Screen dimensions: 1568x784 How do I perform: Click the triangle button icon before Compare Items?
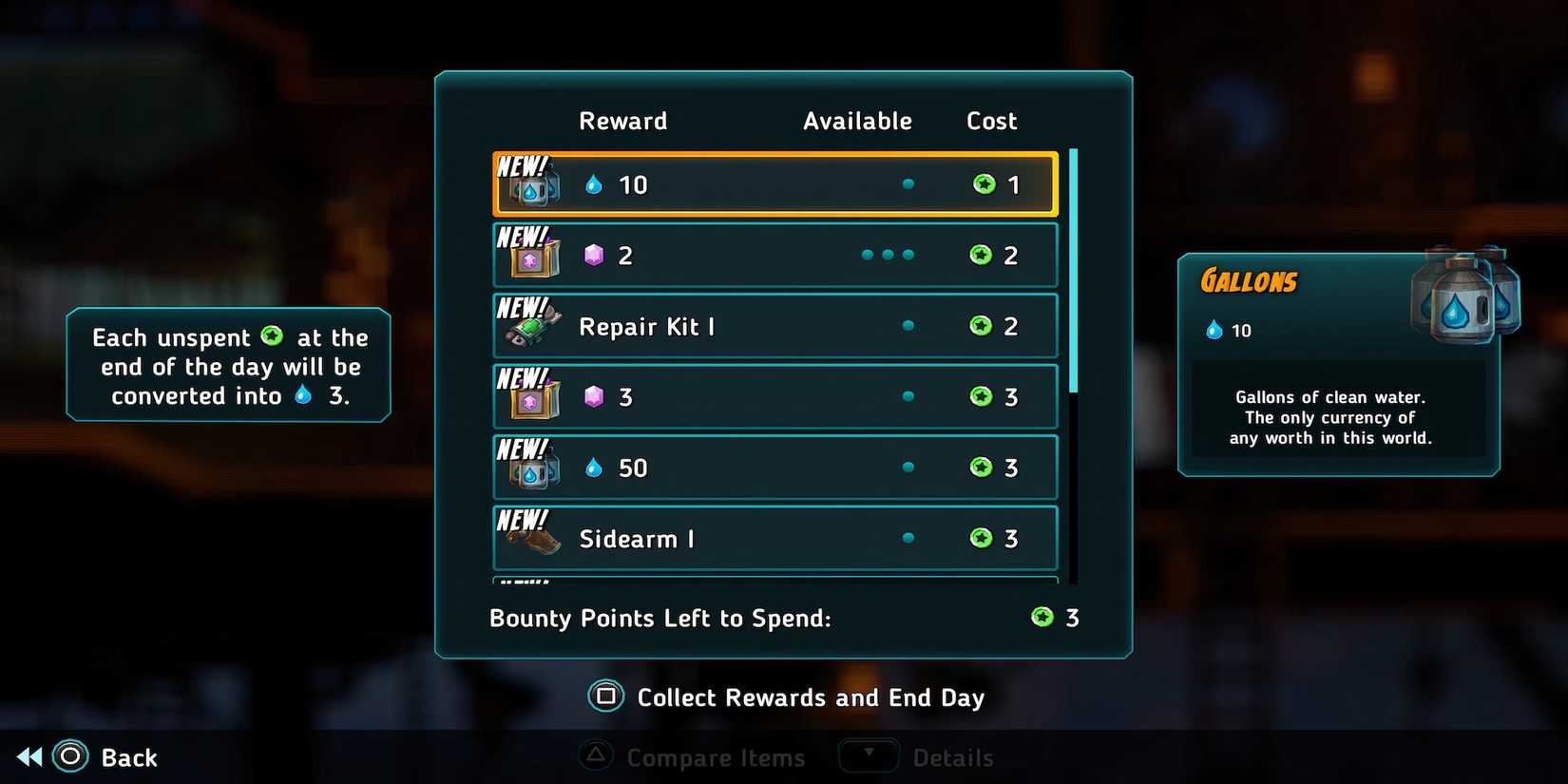point(596,756)
